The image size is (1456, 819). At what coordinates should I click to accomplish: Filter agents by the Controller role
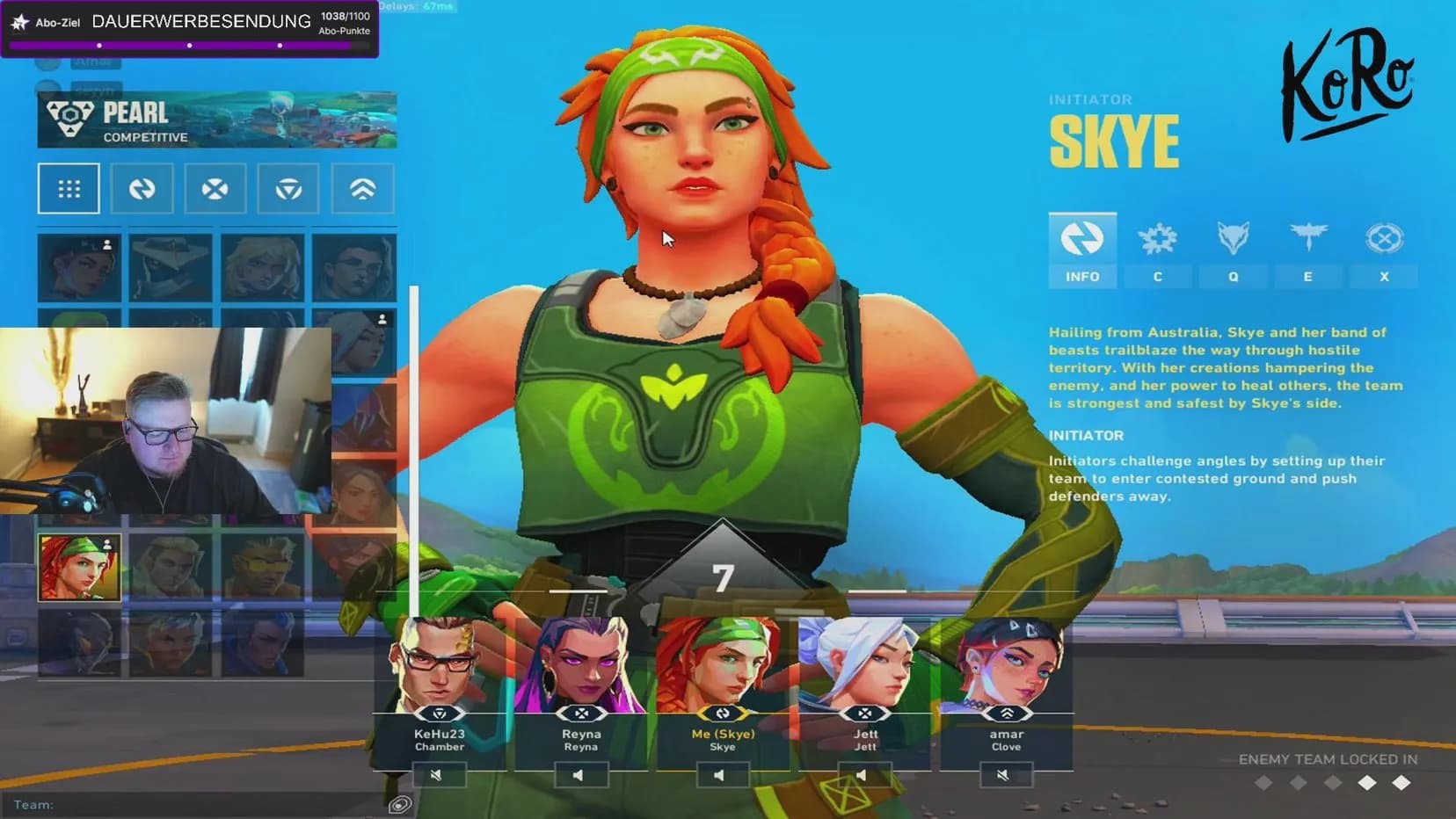coord(362,188)
